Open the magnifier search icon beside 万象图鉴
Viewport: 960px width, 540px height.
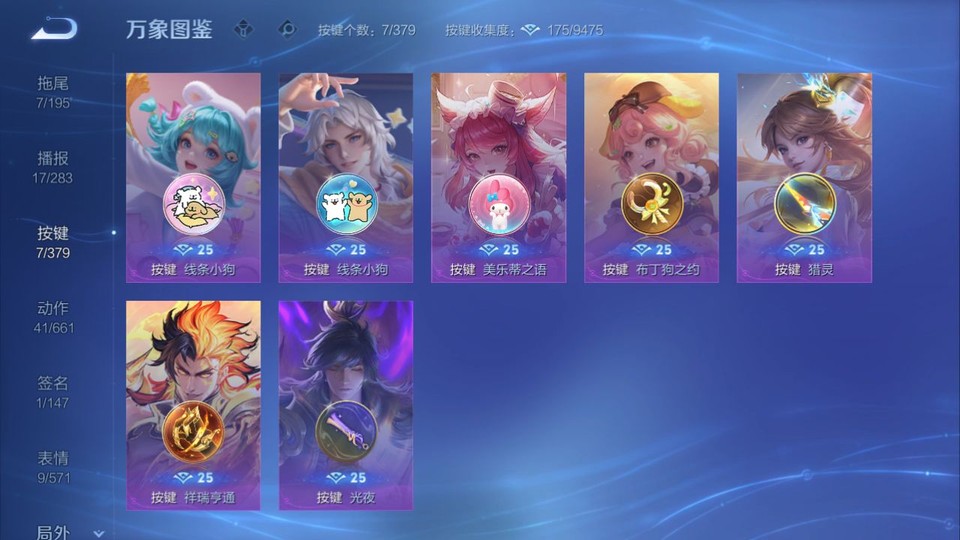click(287, 29)
